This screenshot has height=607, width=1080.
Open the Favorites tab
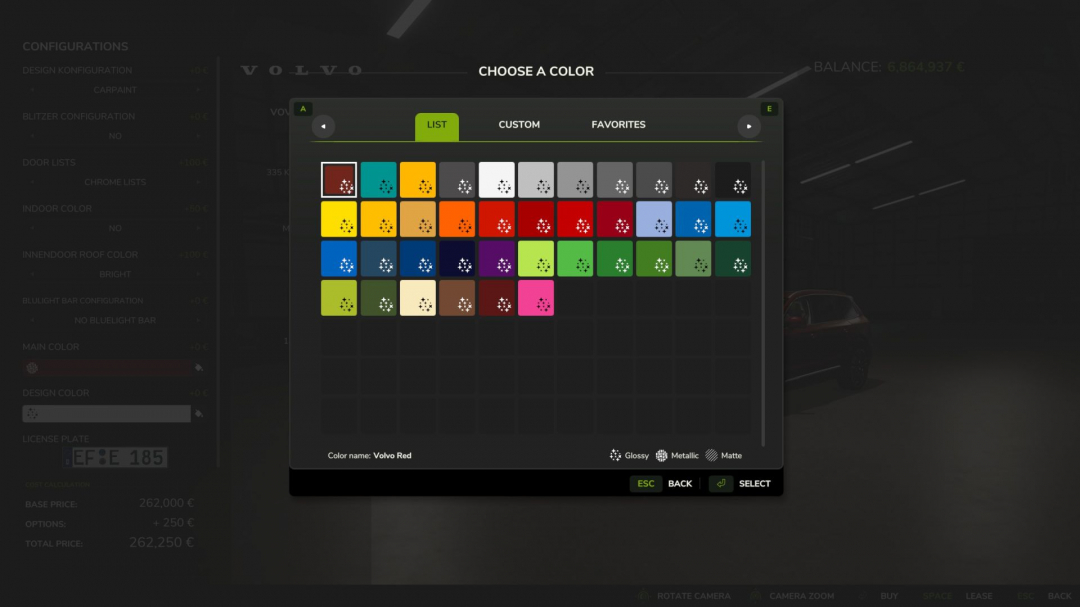click(618, 125)
